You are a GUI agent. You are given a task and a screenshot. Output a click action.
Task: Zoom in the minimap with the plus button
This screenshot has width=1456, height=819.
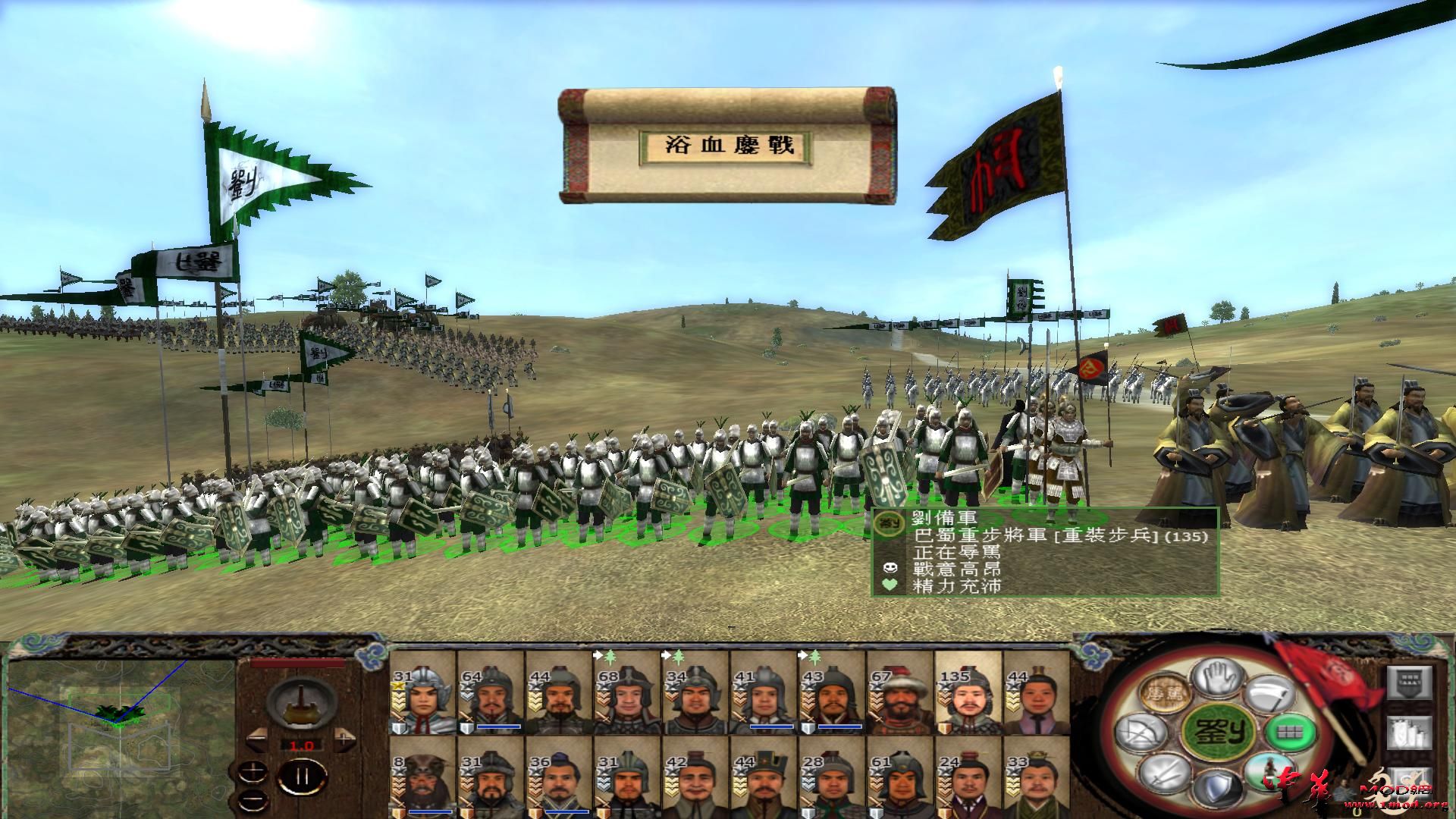click(x=253, y=771)
